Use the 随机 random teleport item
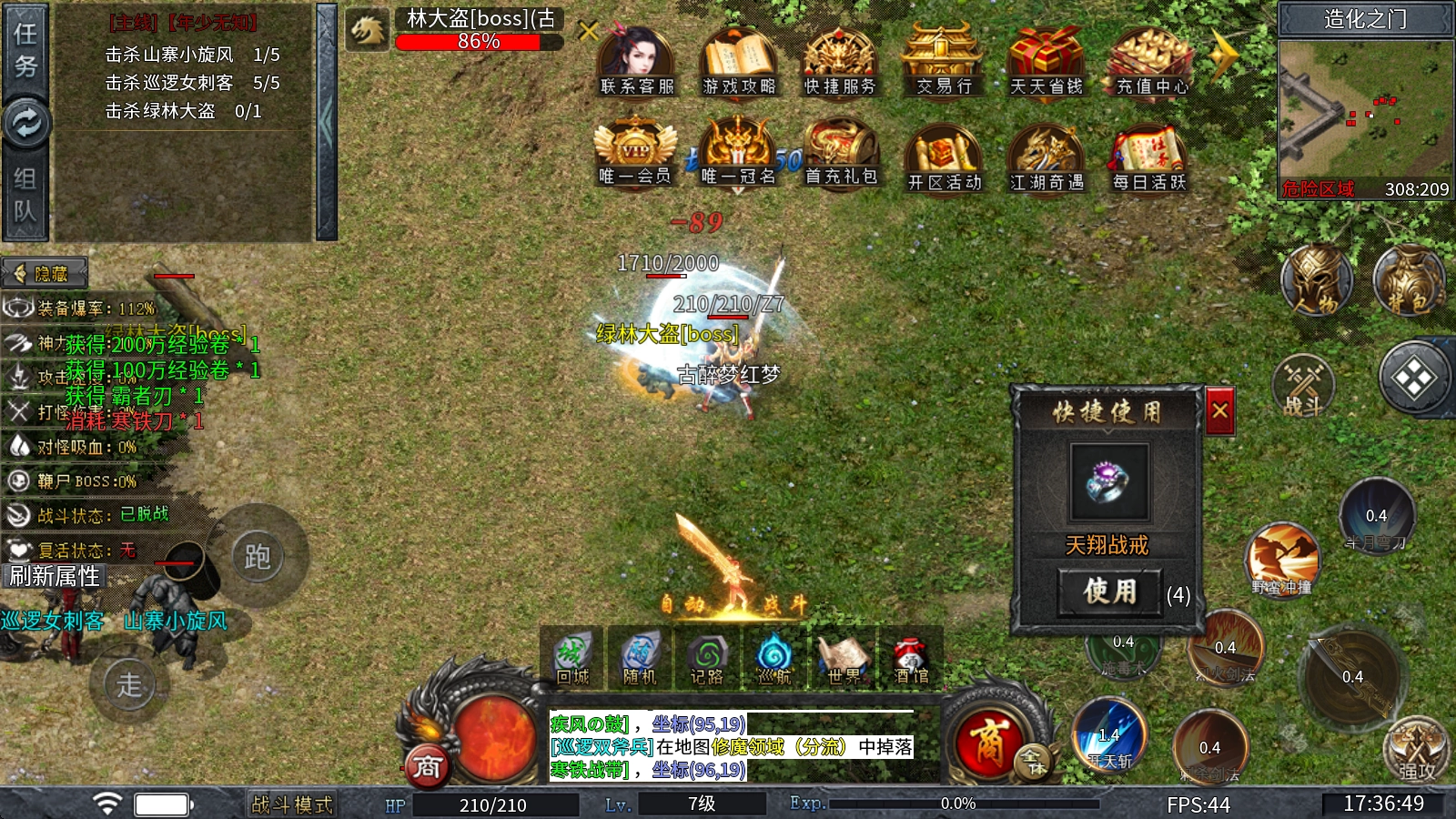The height and width of the screenshot is (819, 1456). tap(640, 657)
